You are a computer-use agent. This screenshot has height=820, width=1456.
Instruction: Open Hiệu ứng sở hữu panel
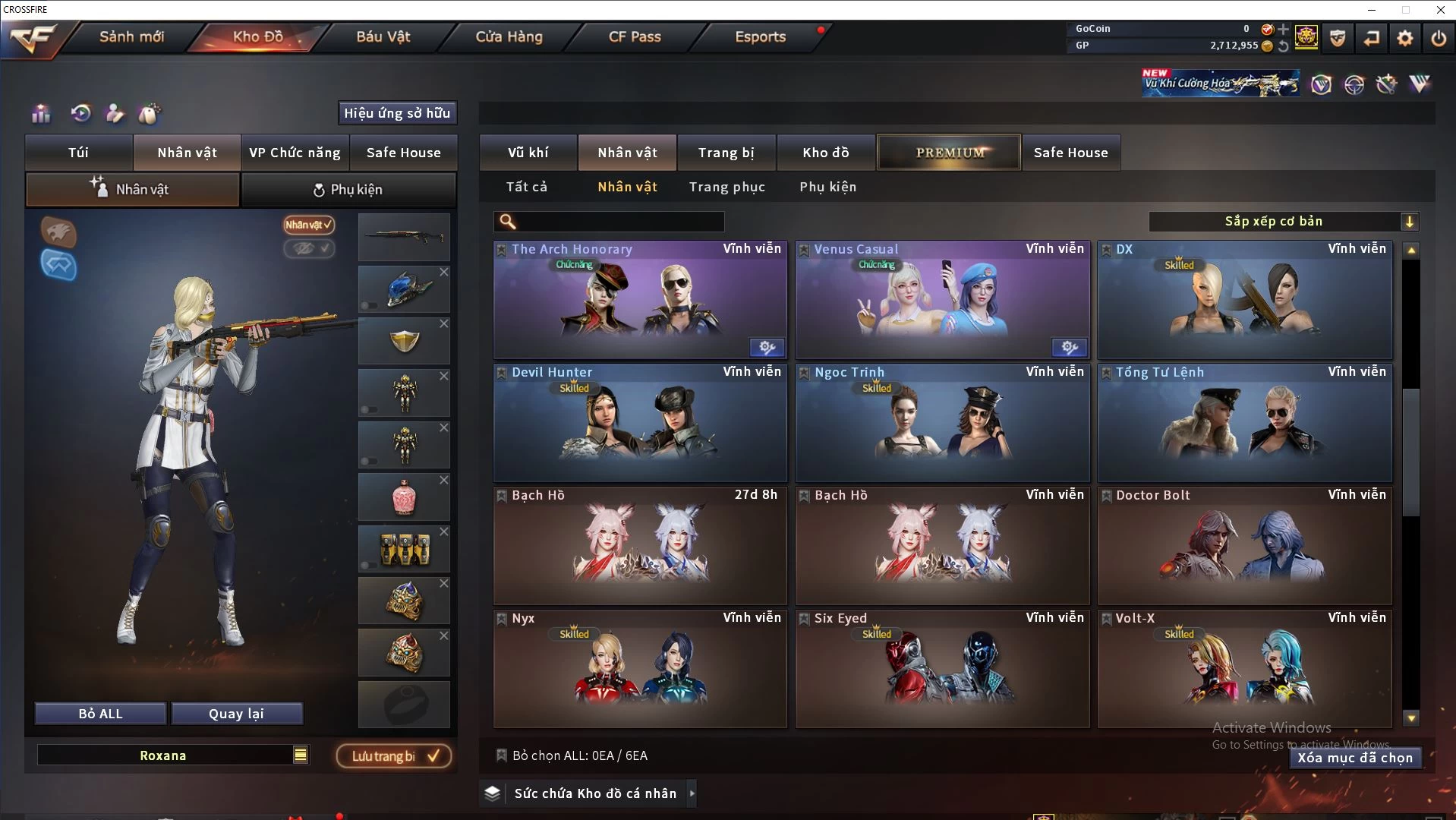[x=397, y=113]
